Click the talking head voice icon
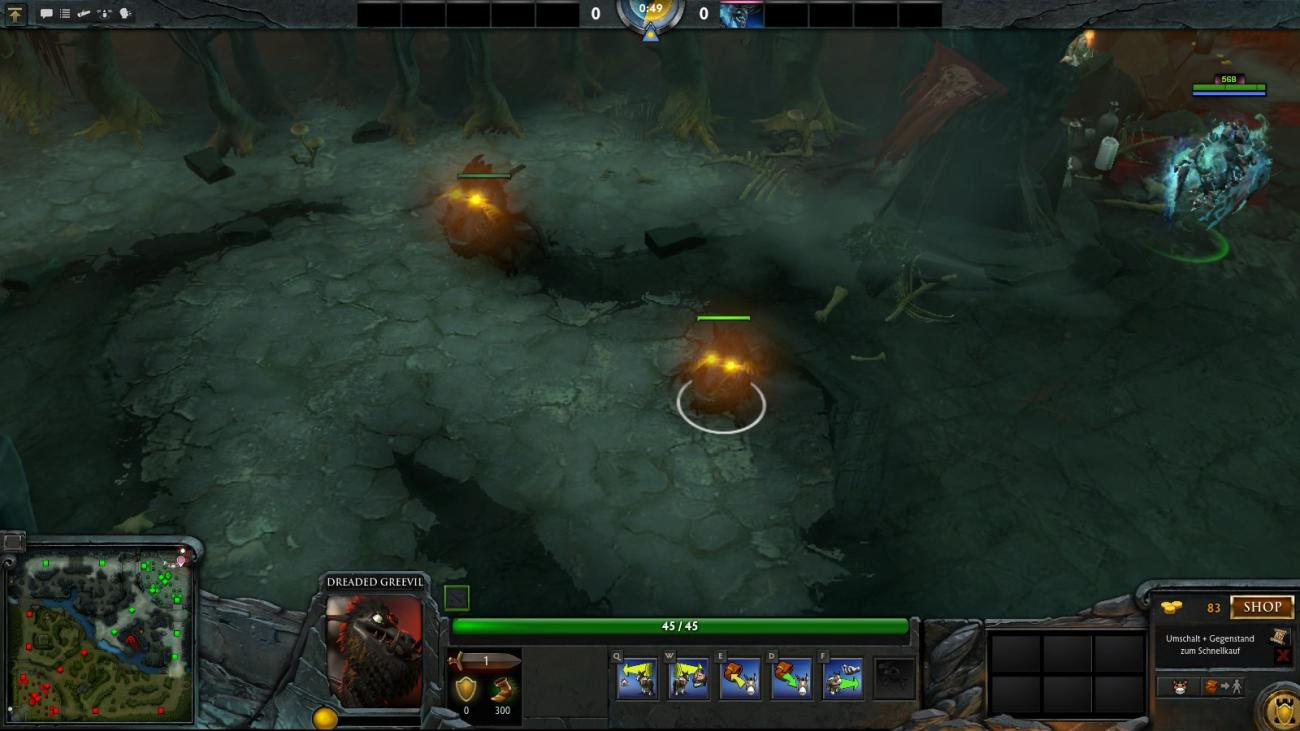The height and width of the screenshot is (731, 1300). (125, 14)
